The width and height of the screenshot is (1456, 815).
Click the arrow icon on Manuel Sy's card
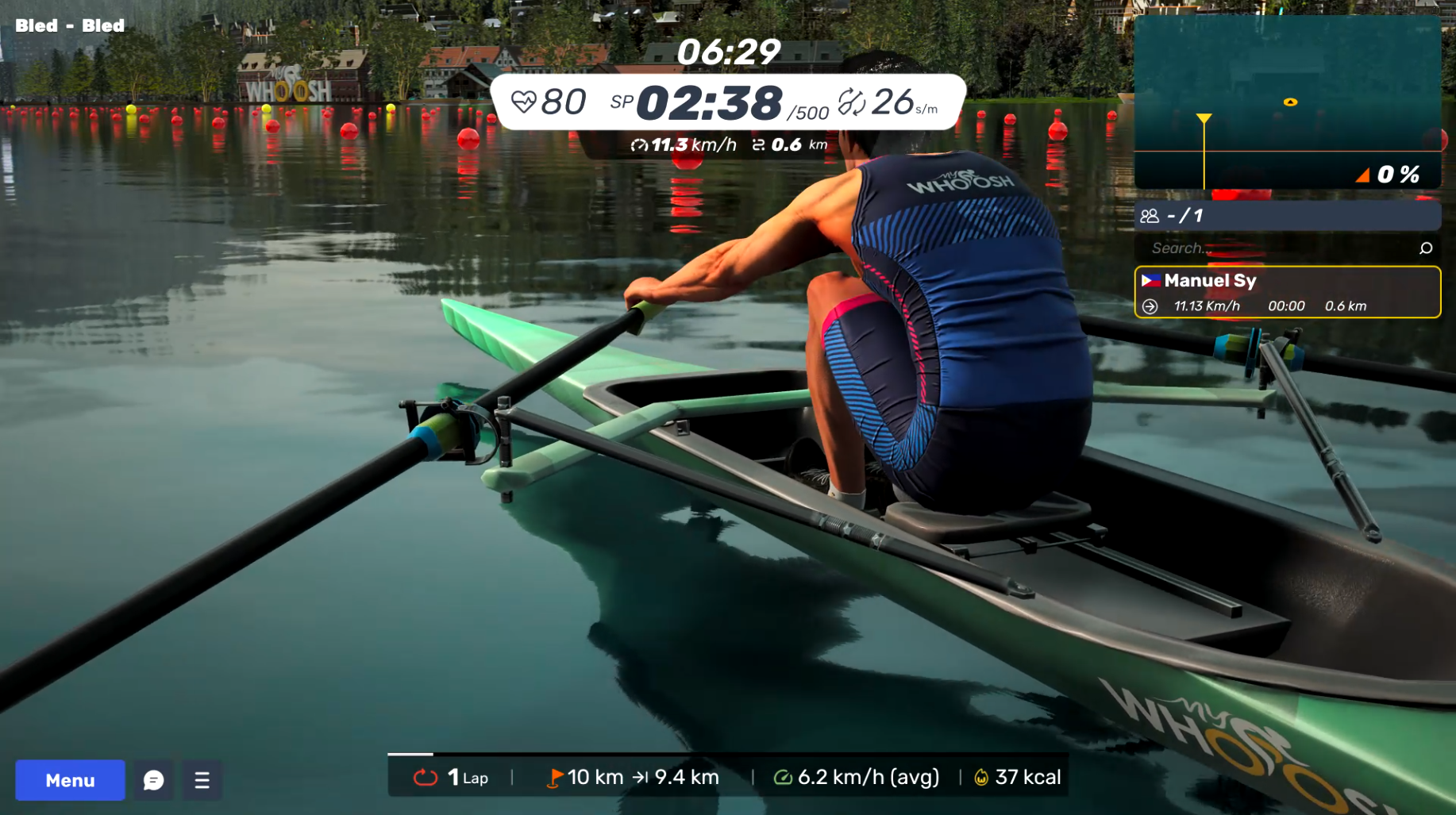coord(1150,306)
